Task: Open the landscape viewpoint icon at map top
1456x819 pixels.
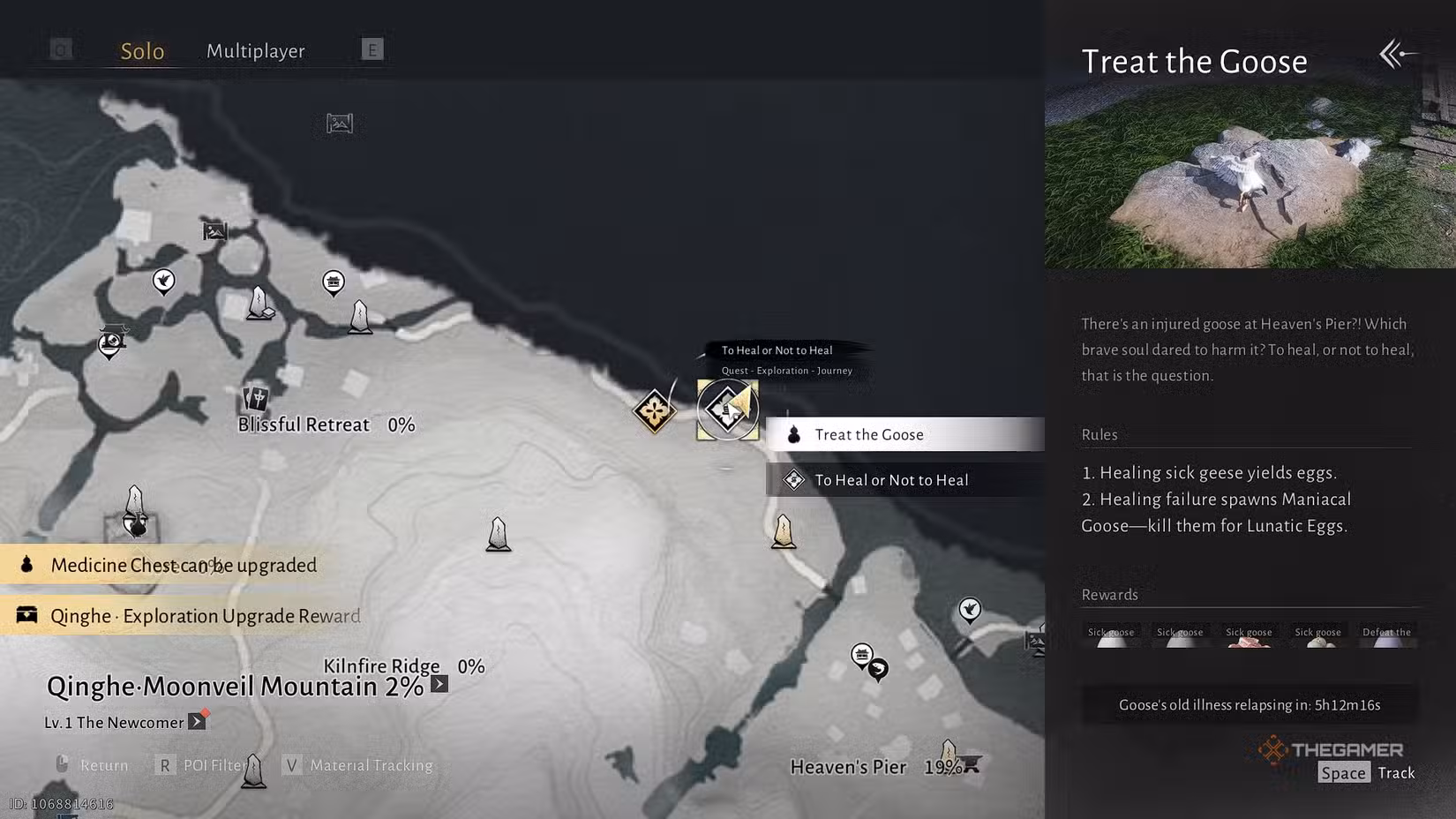Action: point(338,124)
